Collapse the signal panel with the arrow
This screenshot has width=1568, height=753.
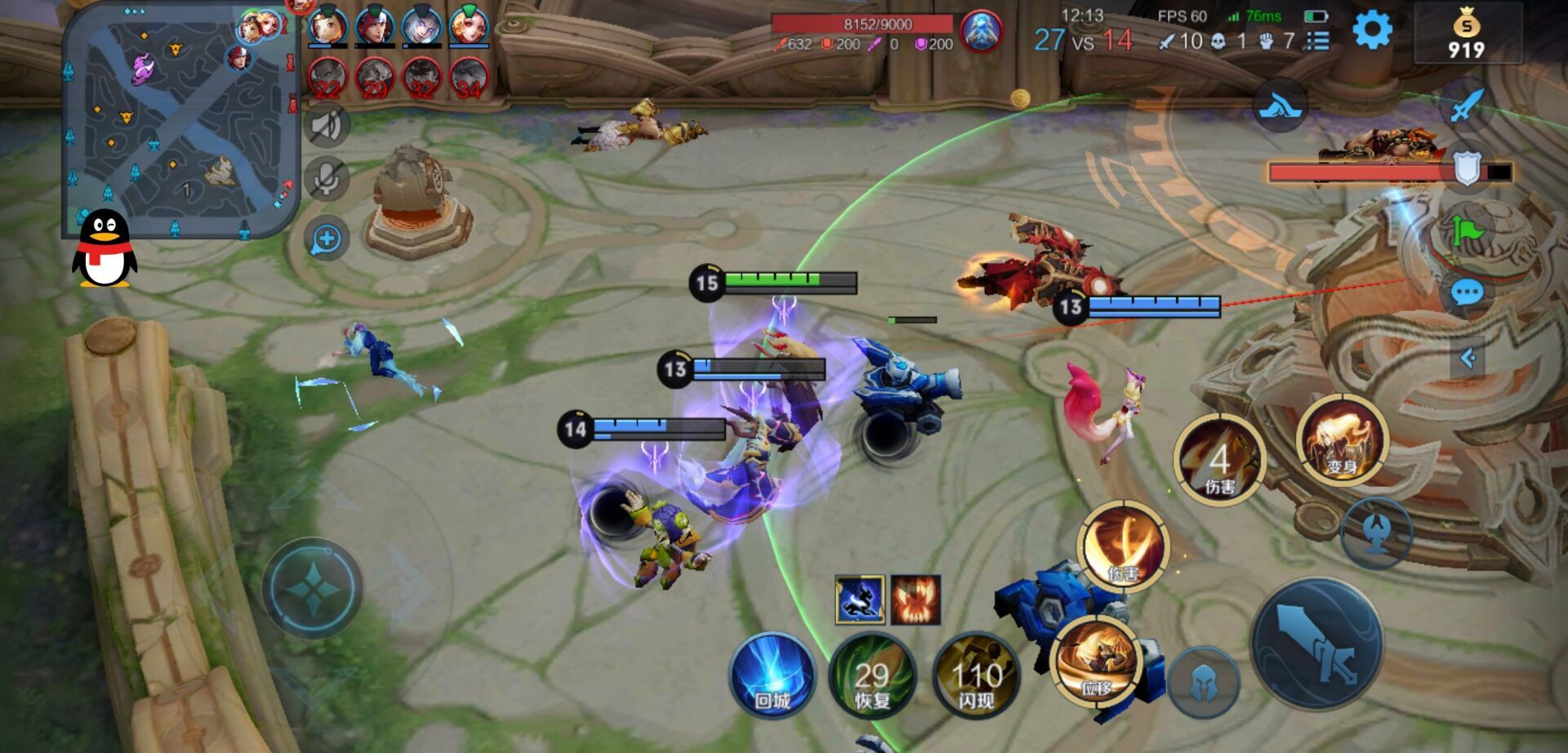(1468, 358)
